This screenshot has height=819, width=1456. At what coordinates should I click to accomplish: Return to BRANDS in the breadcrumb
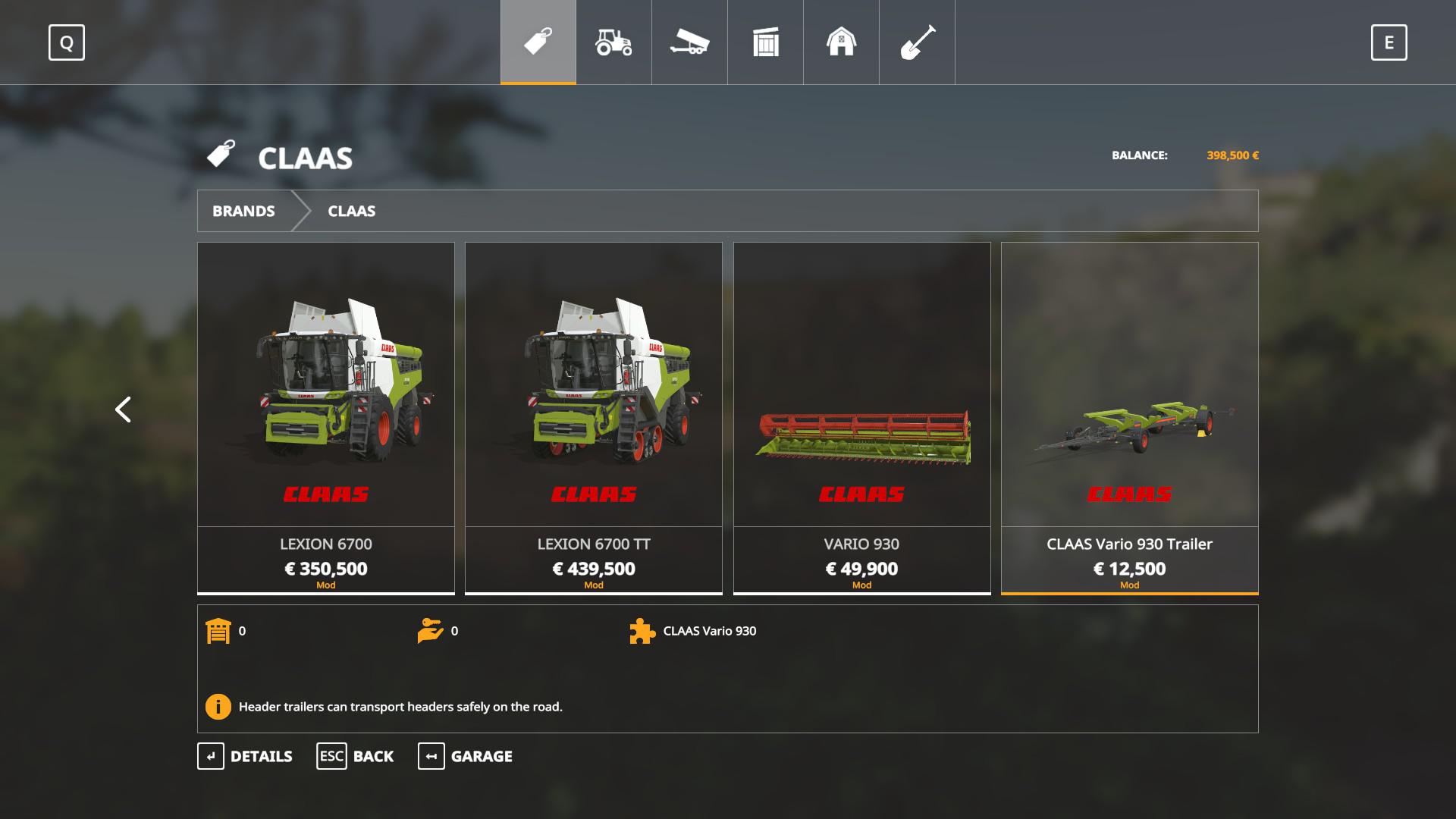243,211
